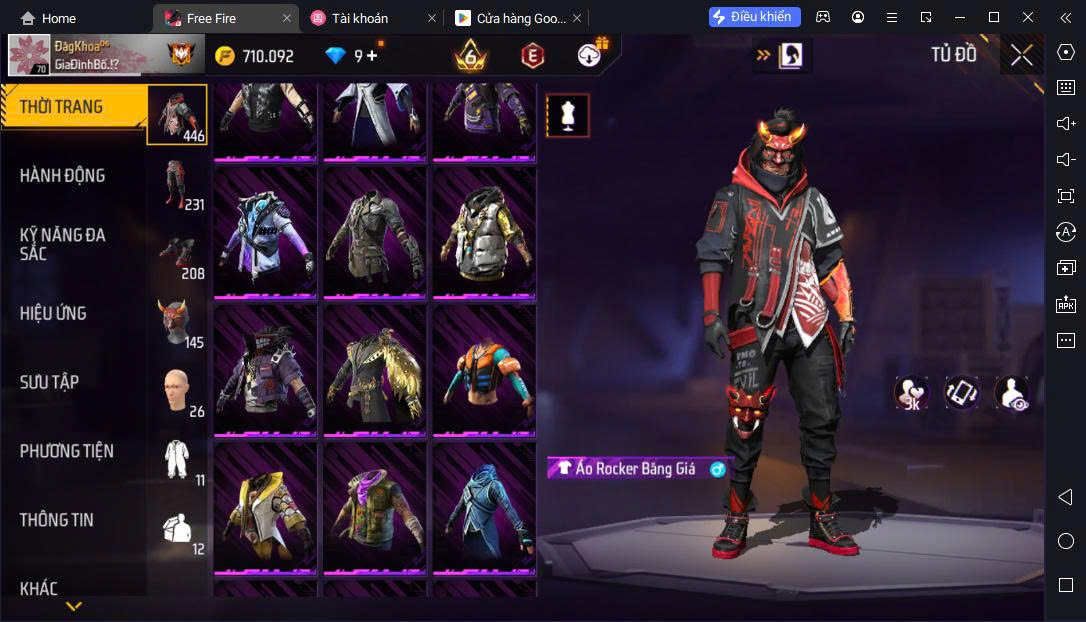Expand the category list down arrow
The width and height of the screenshot is (1086, 622).
[x=74, y=606]
